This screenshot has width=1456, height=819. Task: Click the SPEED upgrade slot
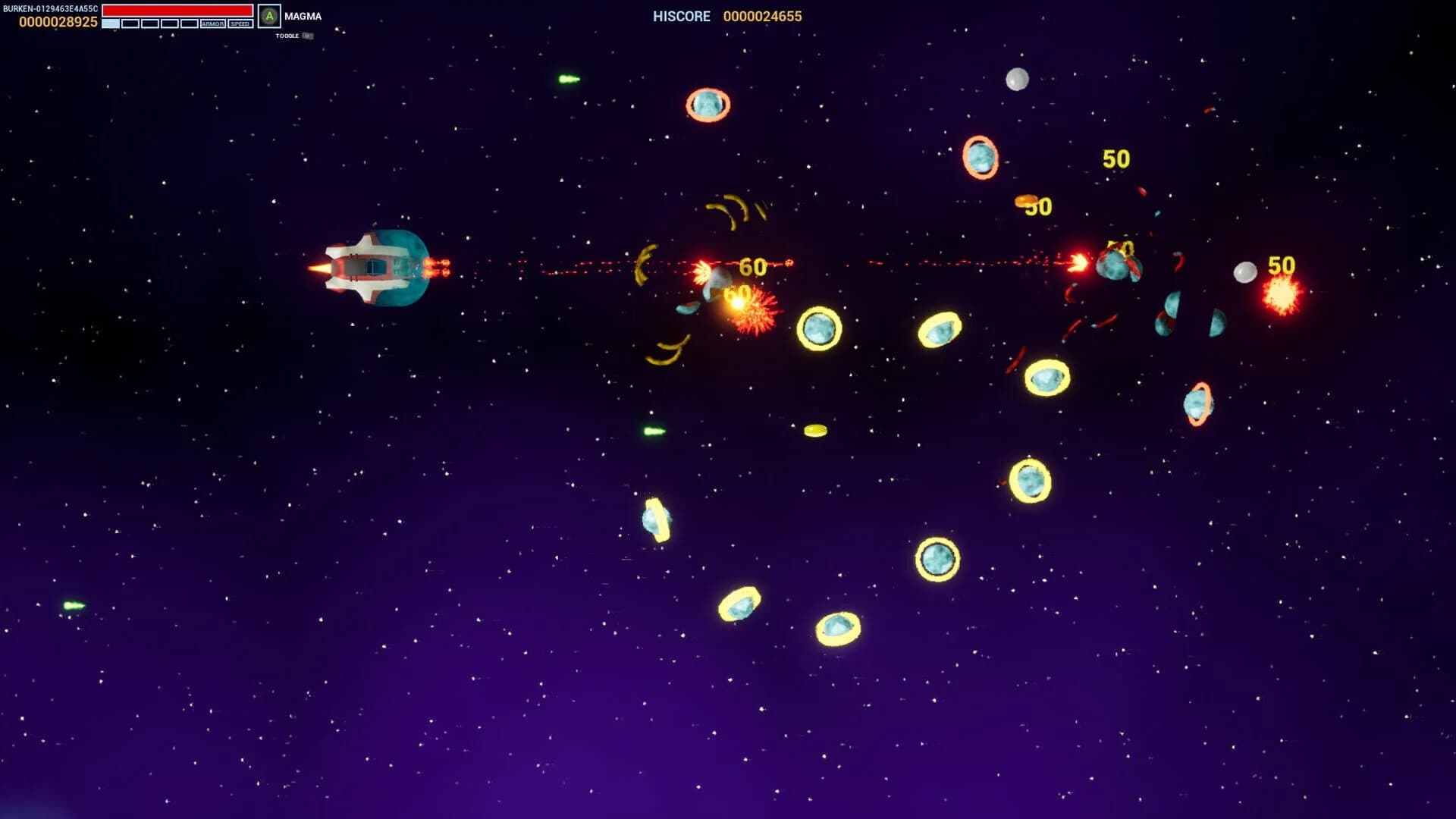[241, 23]
